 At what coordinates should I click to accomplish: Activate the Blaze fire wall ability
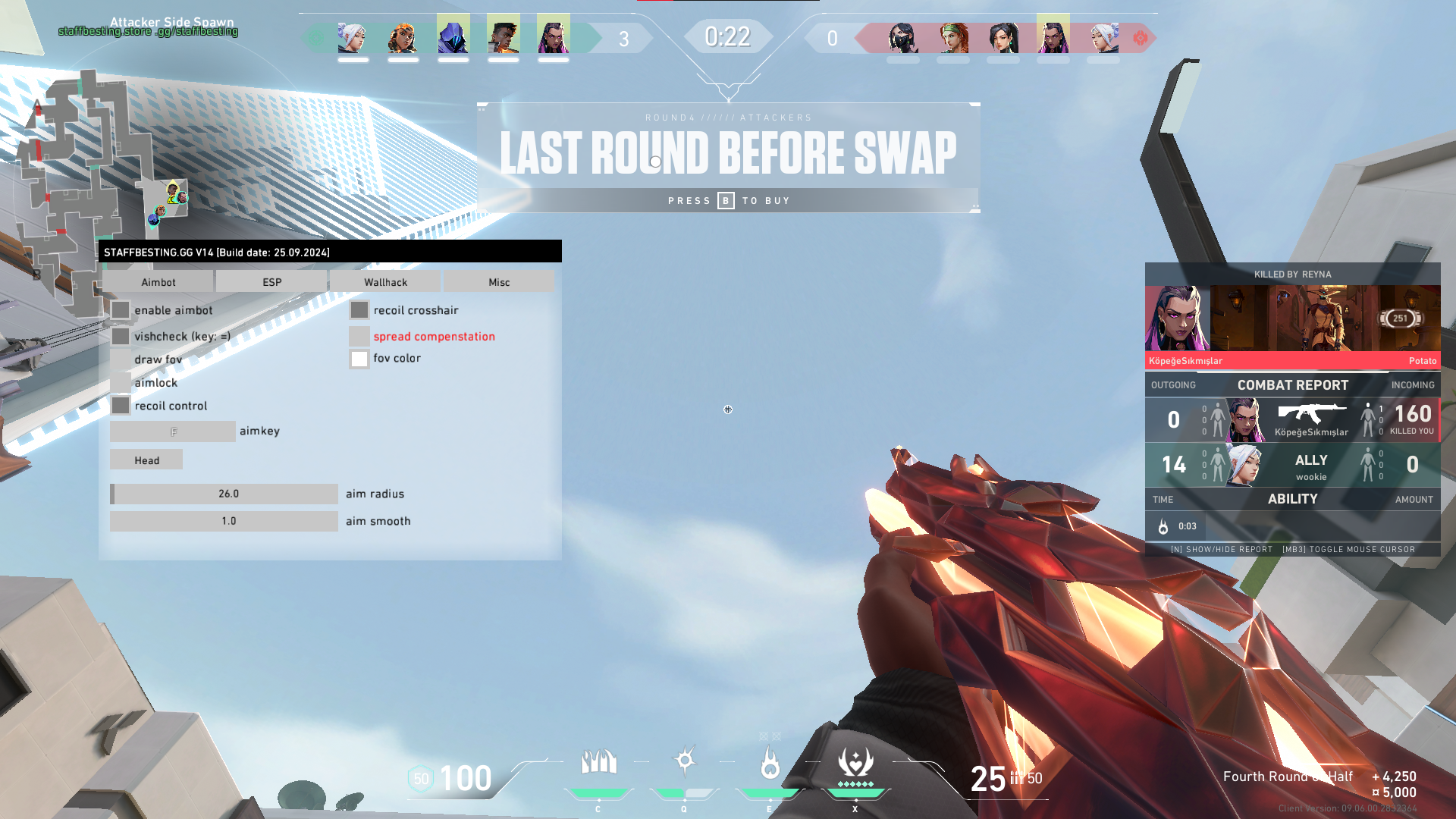(598, 763)
